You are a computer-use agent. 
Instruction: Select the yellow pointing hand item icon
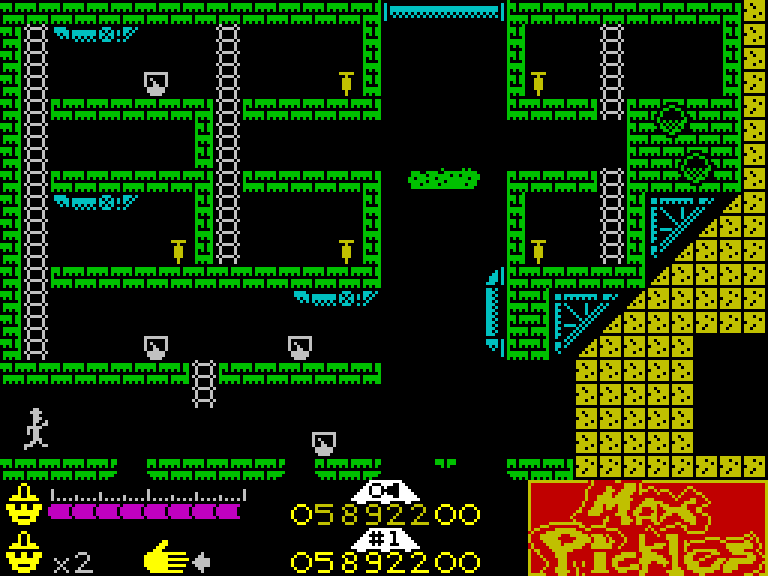point(166,558)
